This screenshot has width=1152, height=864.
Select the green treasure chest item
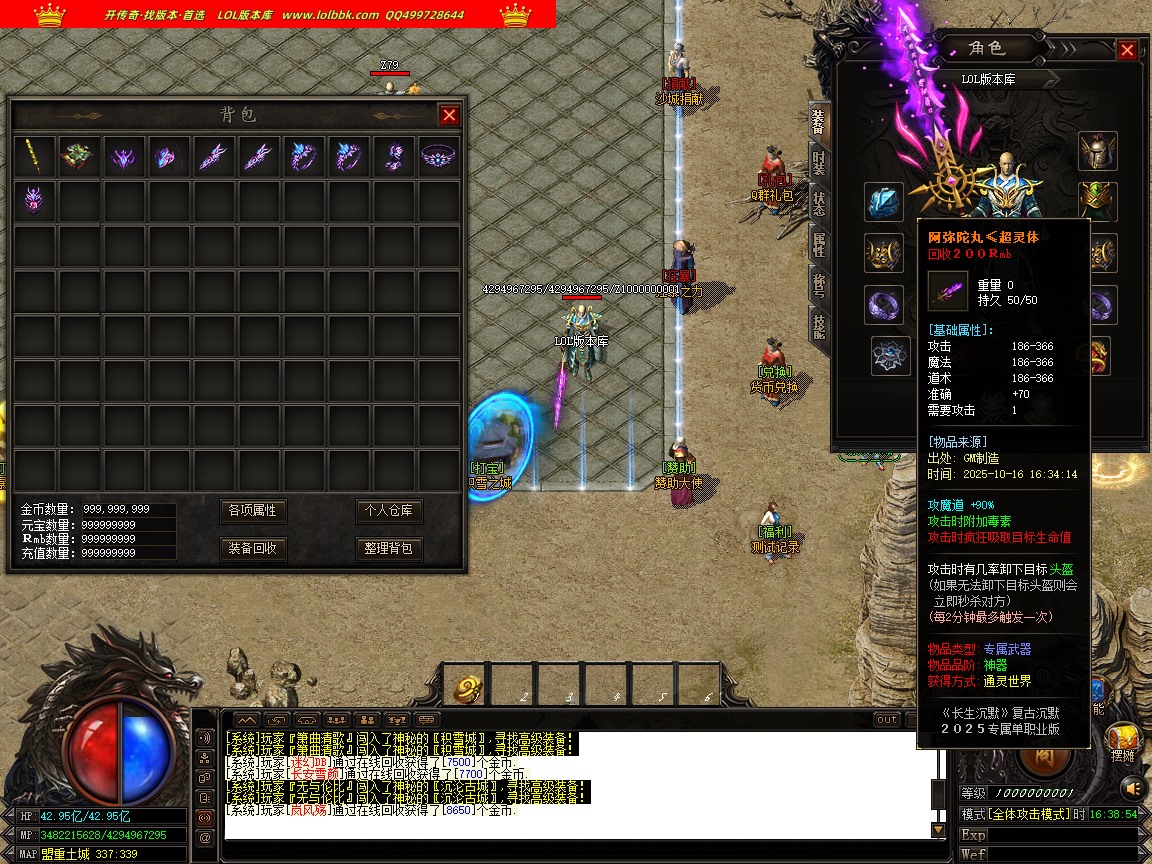click(79, 157)
